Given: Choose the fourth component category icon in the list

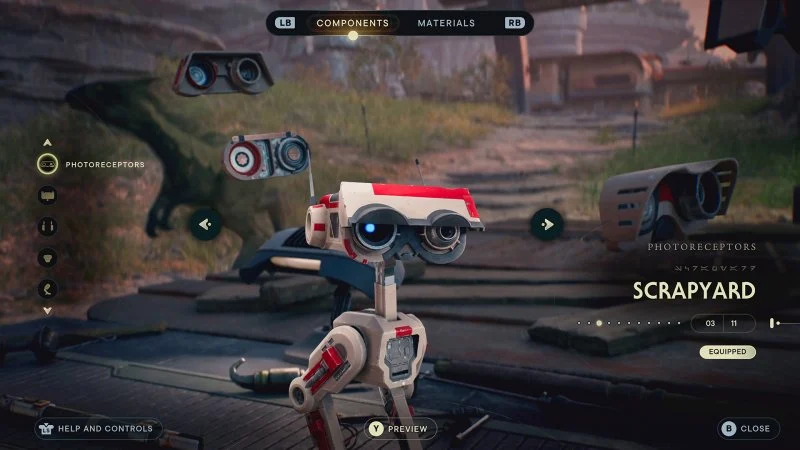Looking at the screenshot, I should tap(47, 258).
